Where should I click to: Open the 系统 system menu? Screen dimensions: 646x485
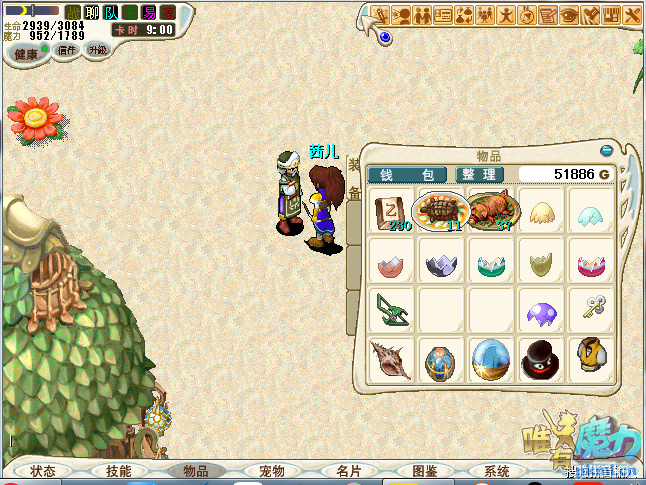497,471
